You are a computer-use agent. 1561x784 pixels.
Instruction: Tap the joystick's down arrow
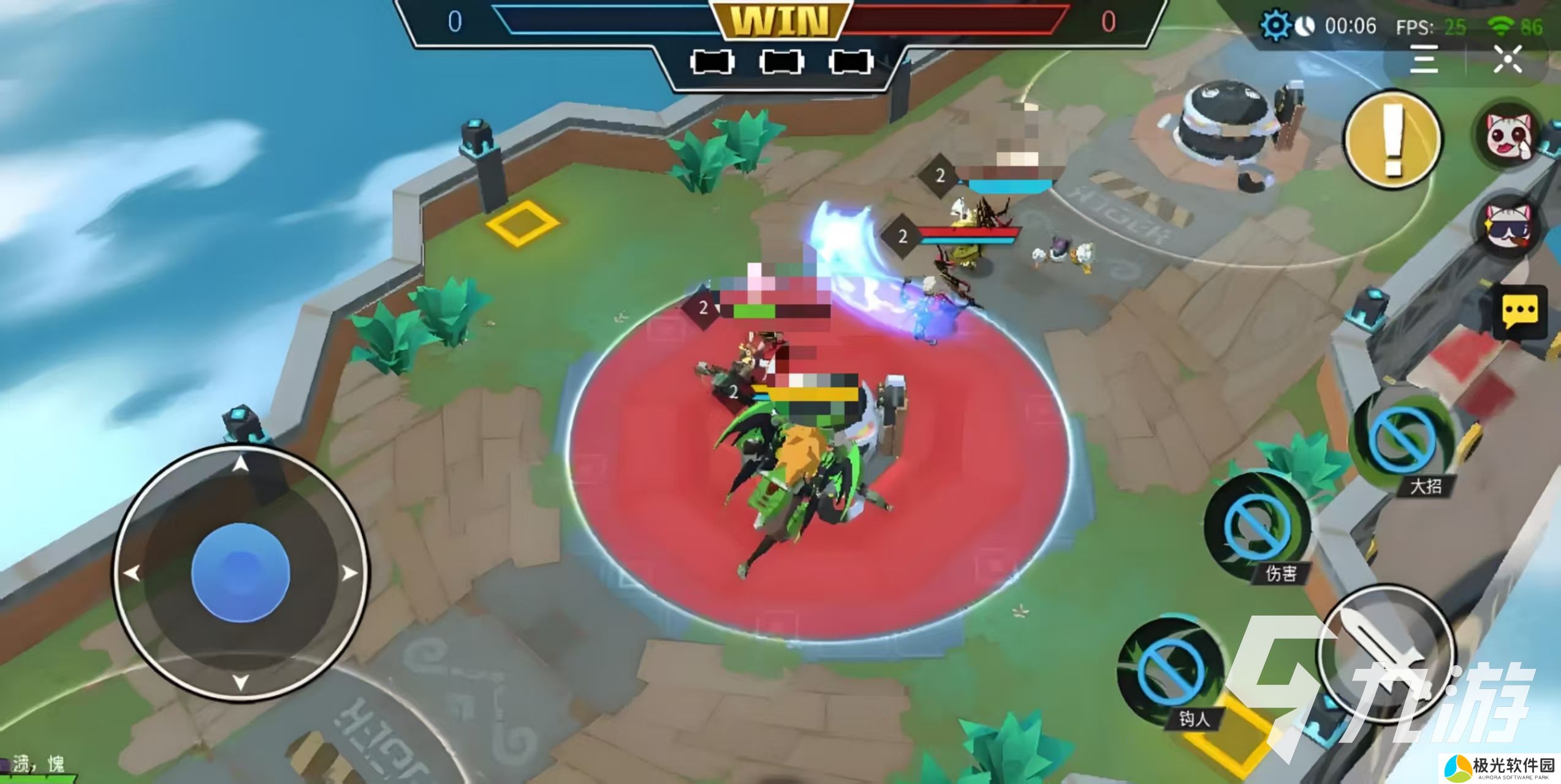(x=241, y=681)
